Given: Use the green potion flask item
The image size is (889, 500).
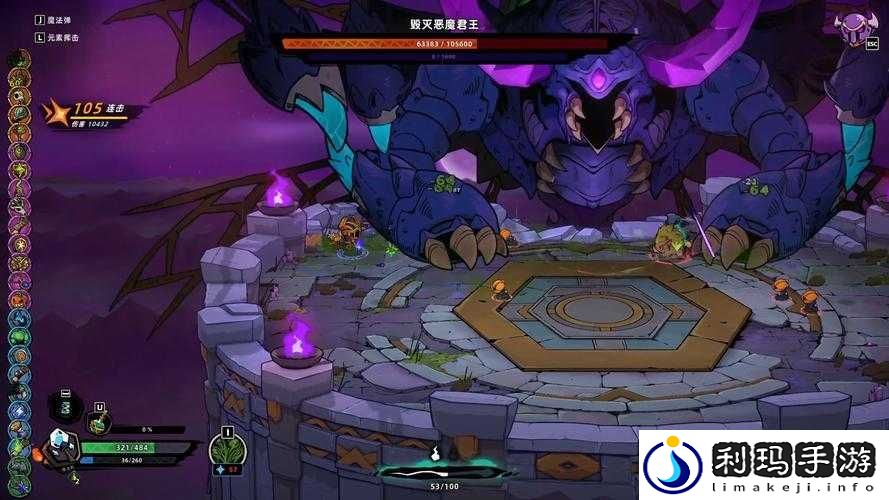Looking at the screenshot, I should (x=99, y=423).
